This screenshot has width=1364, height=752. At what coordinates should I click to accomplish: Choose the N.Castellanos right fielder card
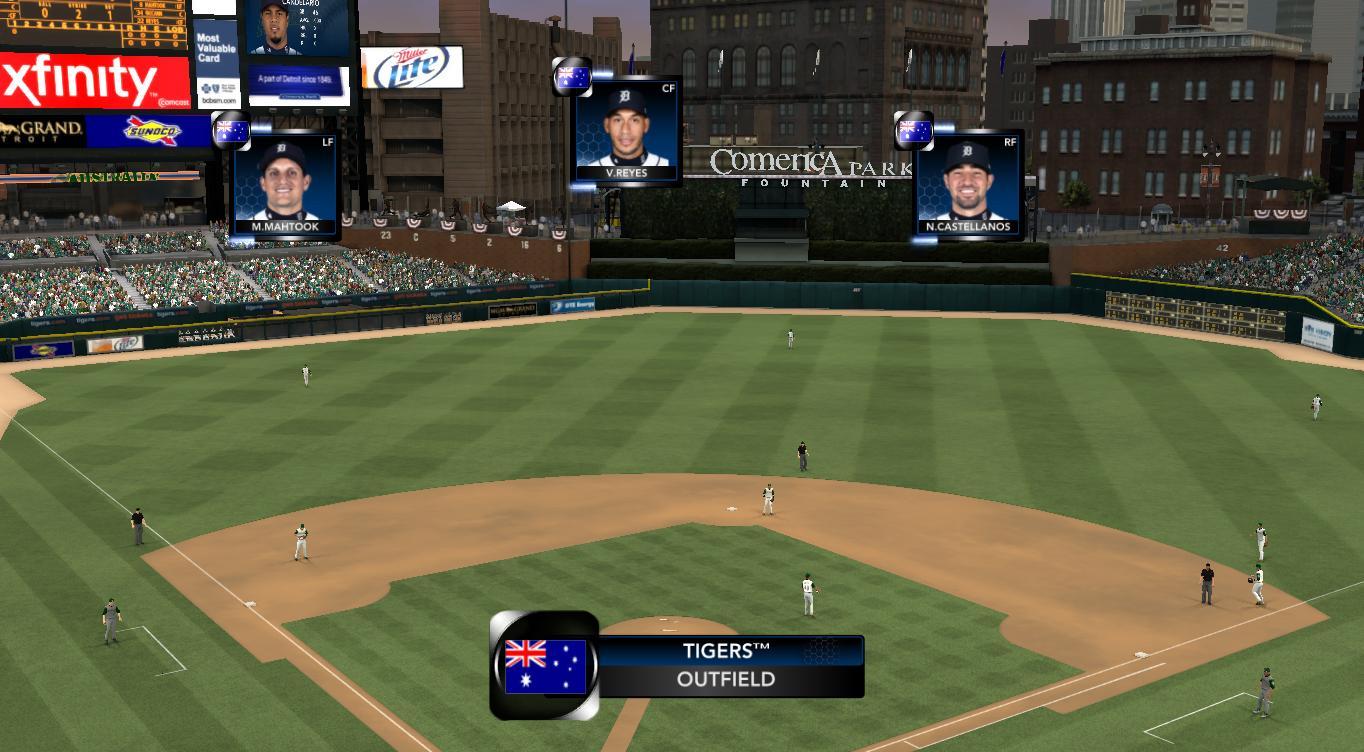[967, 184]
